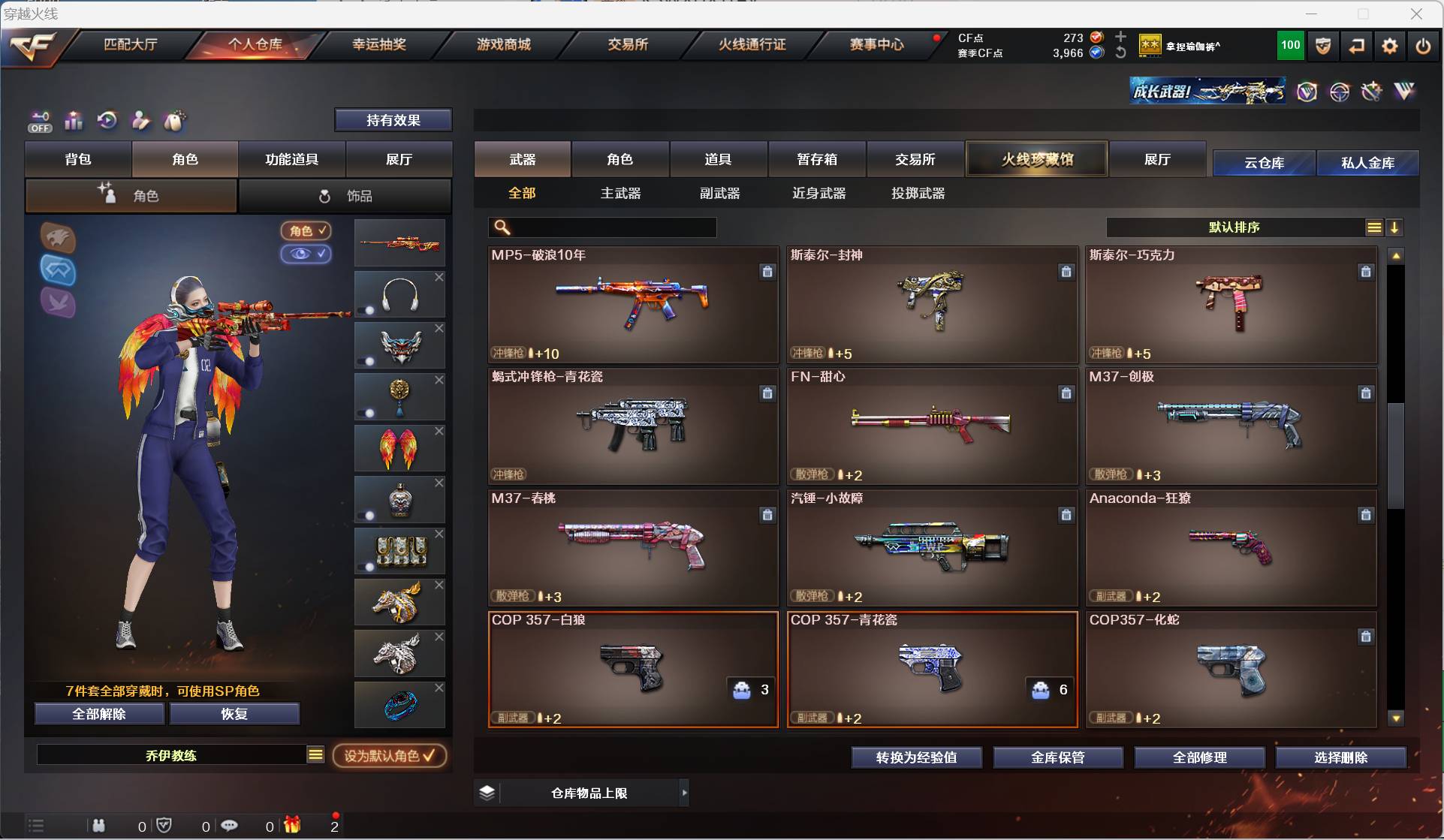Toggle the 角色 display checkmark above character
This screenshot has width=1444, height=840.
coord(306,230)
